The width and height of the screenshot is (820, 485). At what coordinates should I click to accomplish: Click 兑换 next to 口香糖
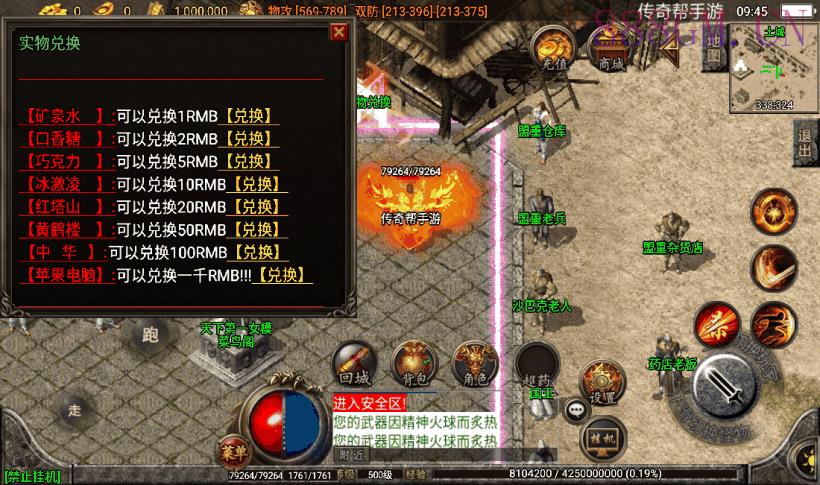(245, 139)
